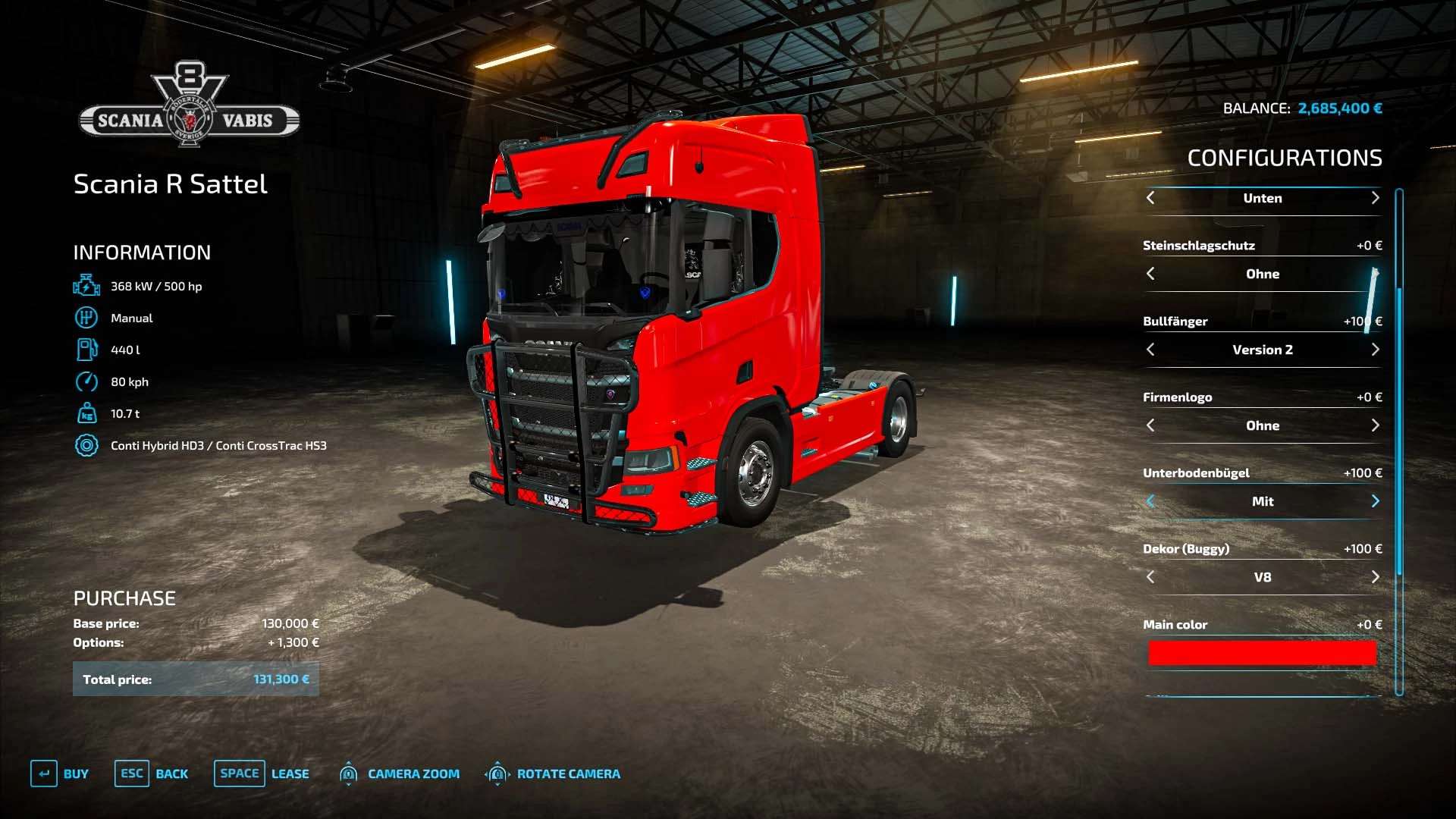
Task: Lease the truck instead of buying
Action: pyautogui.click(x=262, y=773)
